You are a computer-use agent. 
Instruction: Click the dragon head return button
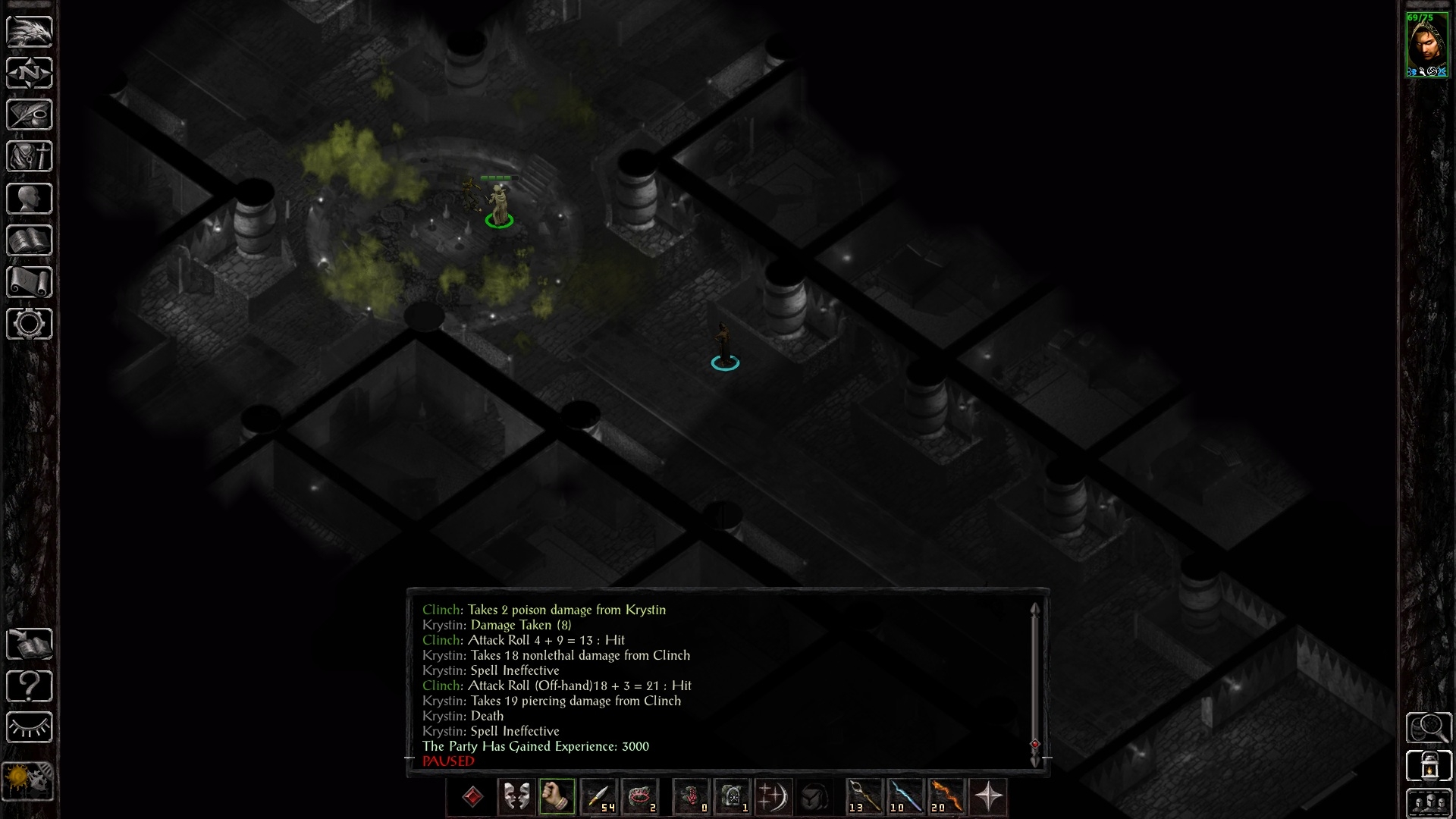(30, 32)
